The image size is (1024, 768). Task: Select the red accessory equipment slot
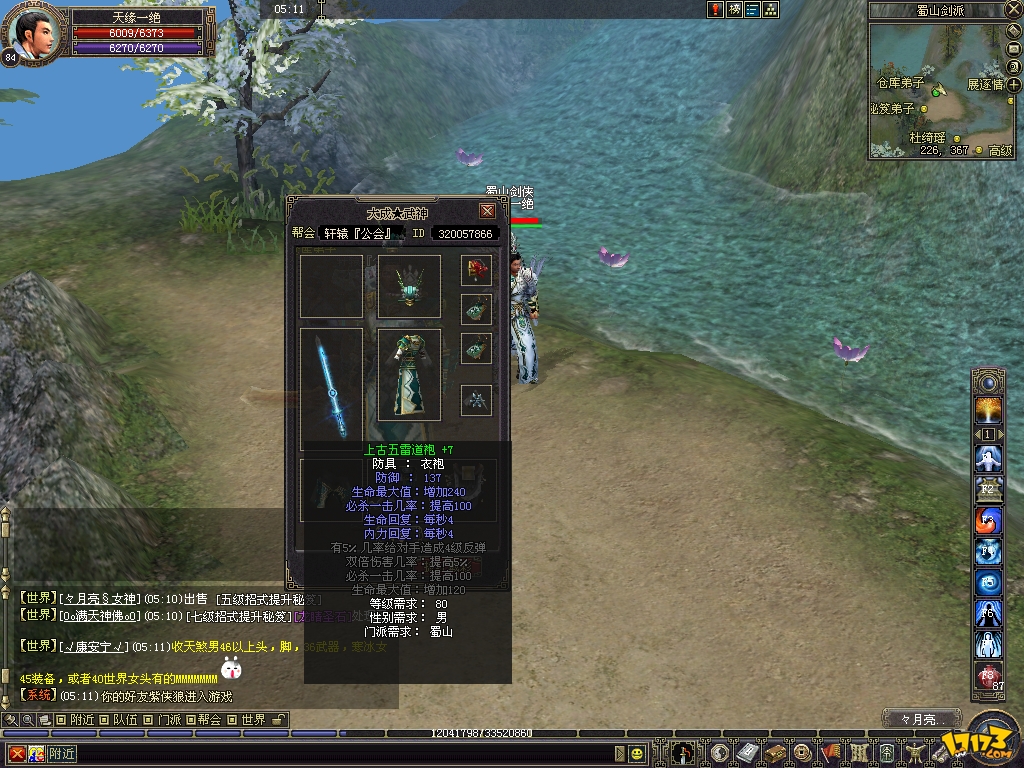tap(476, 271)
